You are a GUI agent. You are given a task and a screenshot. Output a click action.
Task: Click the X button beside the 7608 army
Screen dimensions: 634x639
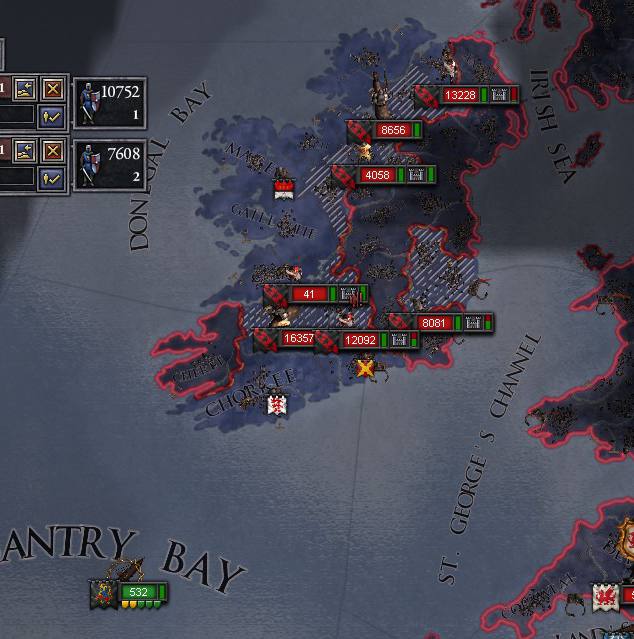pos(52,151)
